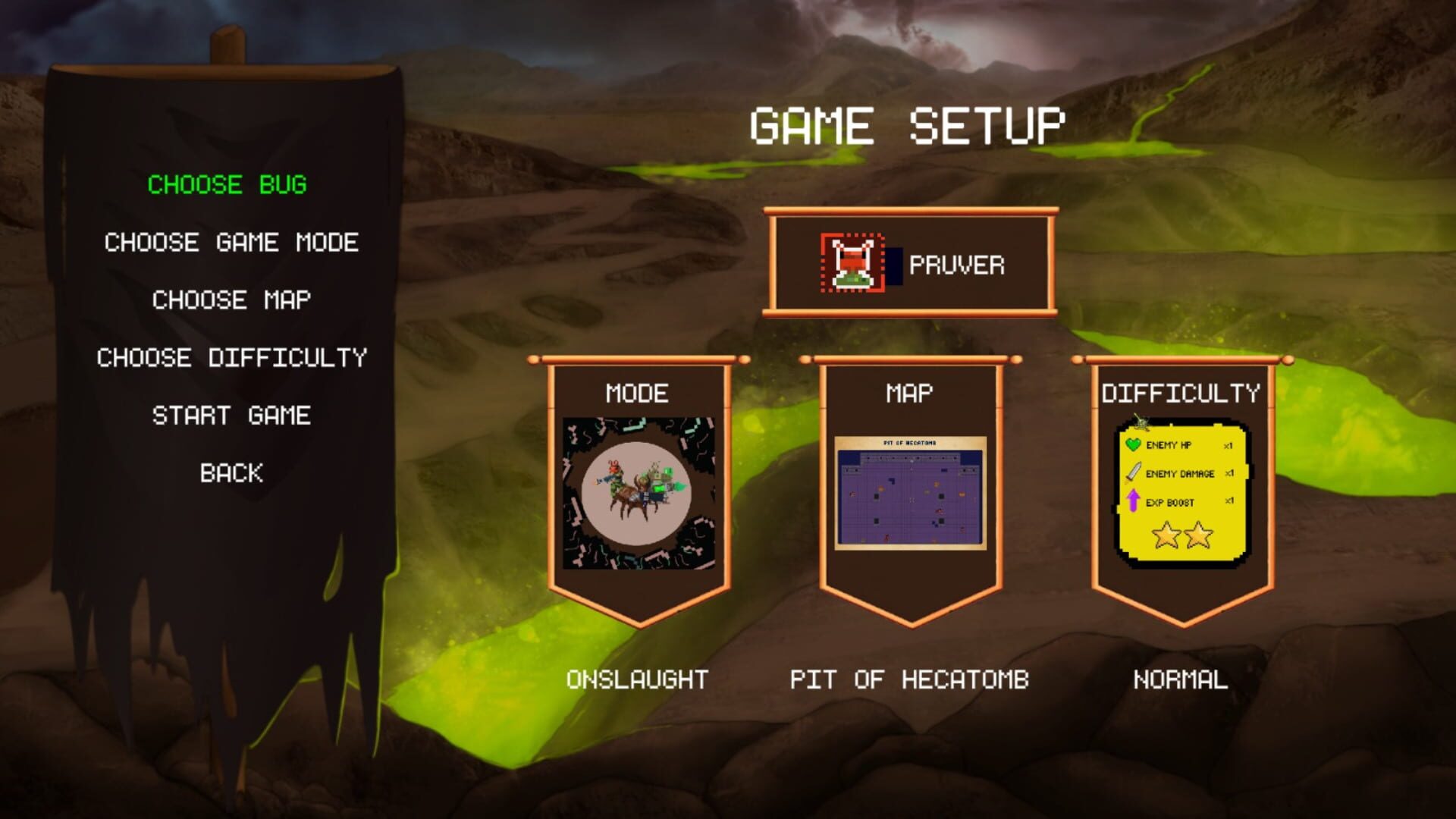This screenshot has width=1456, height=819.
Task: Open the Choose Map selector
Action: pyautogui.click(x=231, y=301)
